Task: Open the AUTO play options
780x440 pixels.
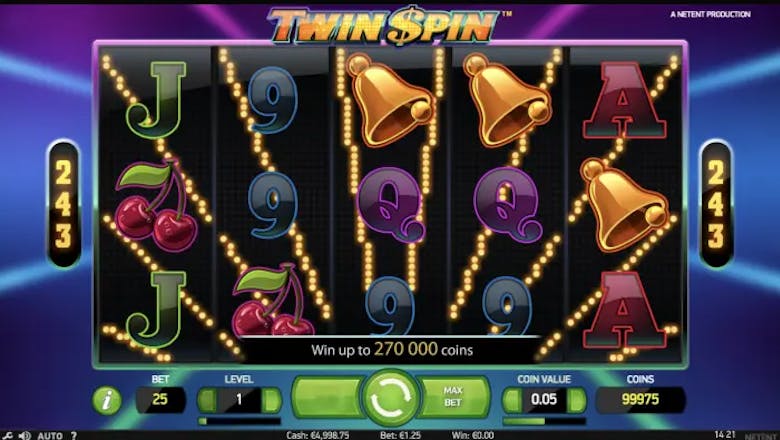Action: (x=49, y=436)
